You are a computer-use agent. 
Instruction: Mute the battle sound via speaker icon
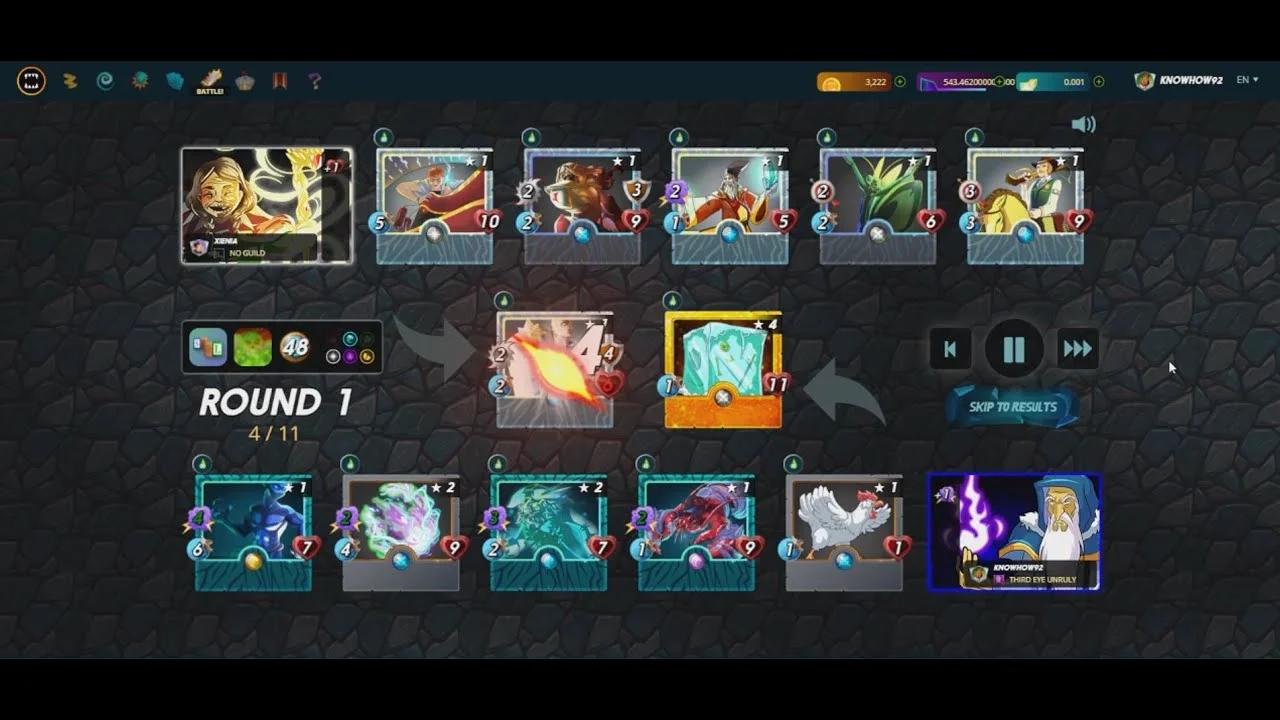coord(1083,124)
